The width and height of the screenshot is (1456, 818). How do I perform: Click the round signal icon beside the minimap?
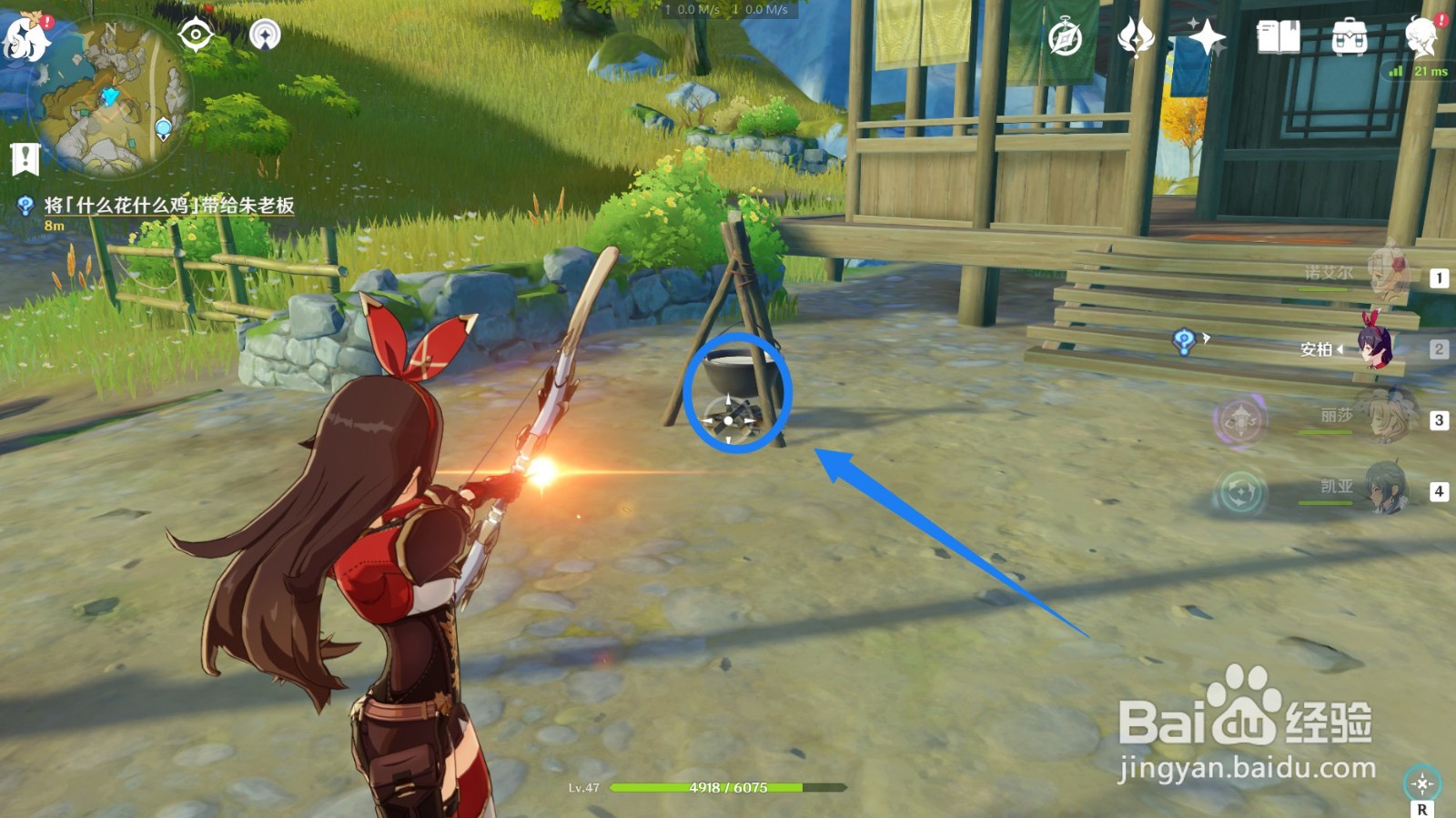[x=265, y=35]
